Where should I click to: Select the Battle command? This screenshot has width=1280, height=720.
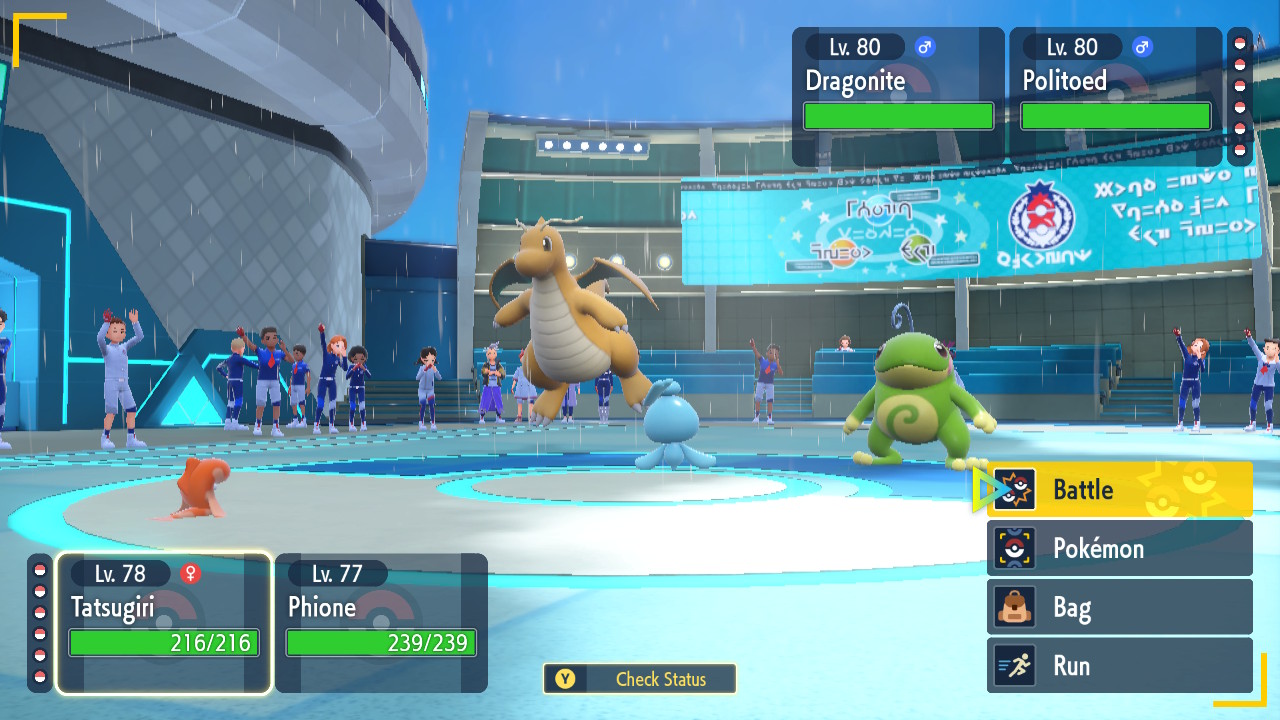click(x=1119, y=490)
